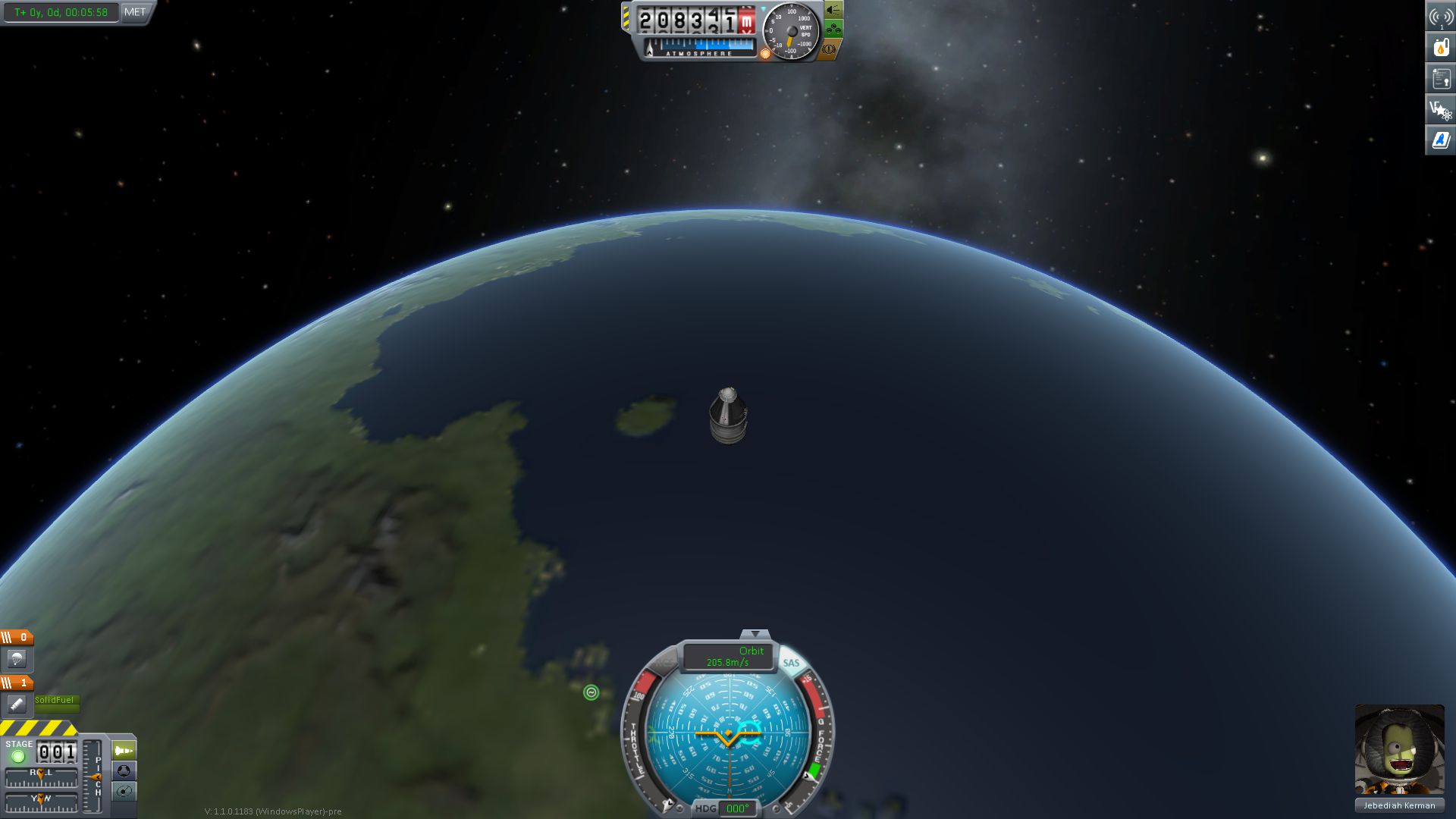Open the orbital map view button
The width and height of the screenshot is (1456, 819).
click(x=124, y=792)
